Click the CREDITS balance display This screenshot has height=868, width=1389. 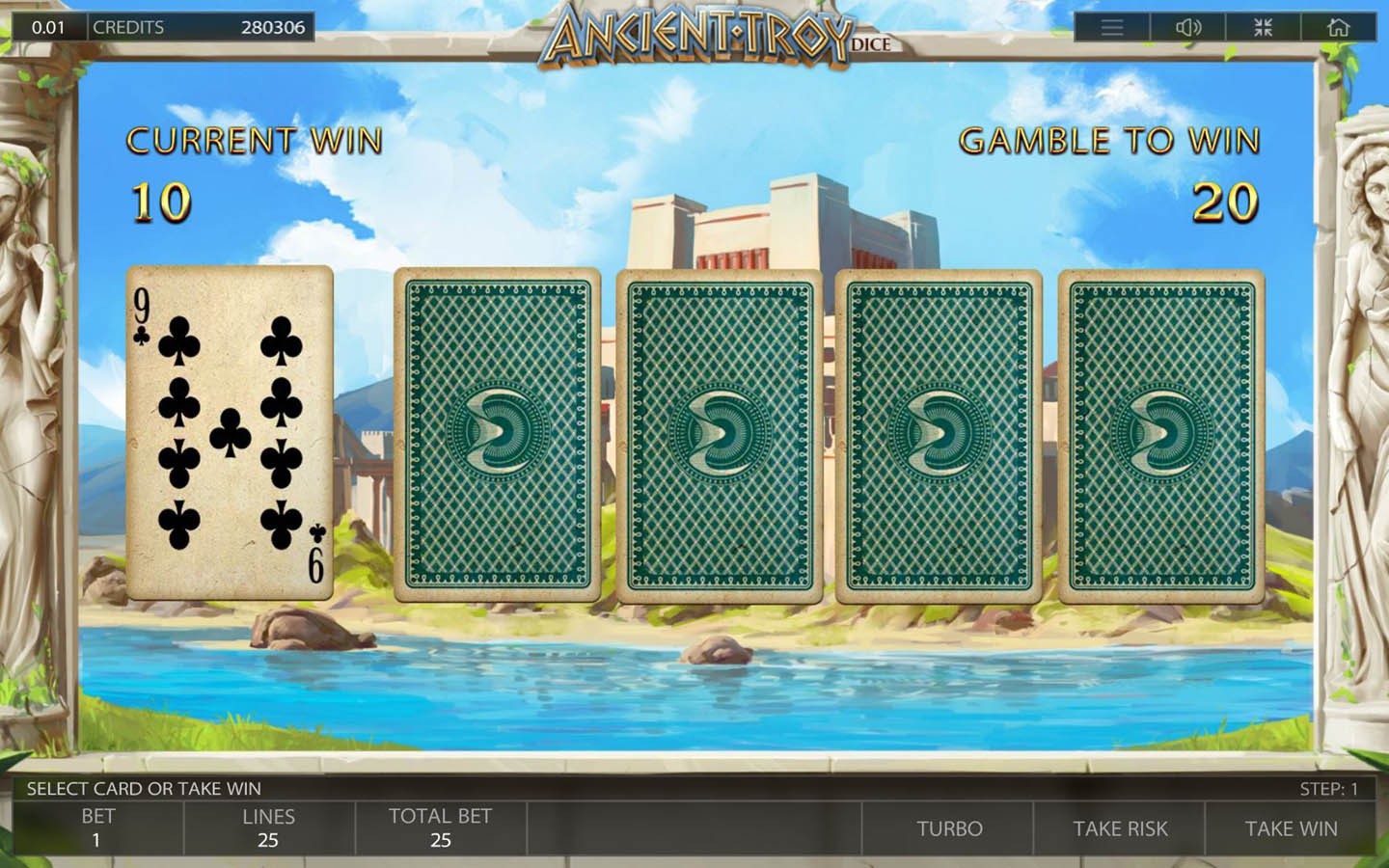point(198,27)
